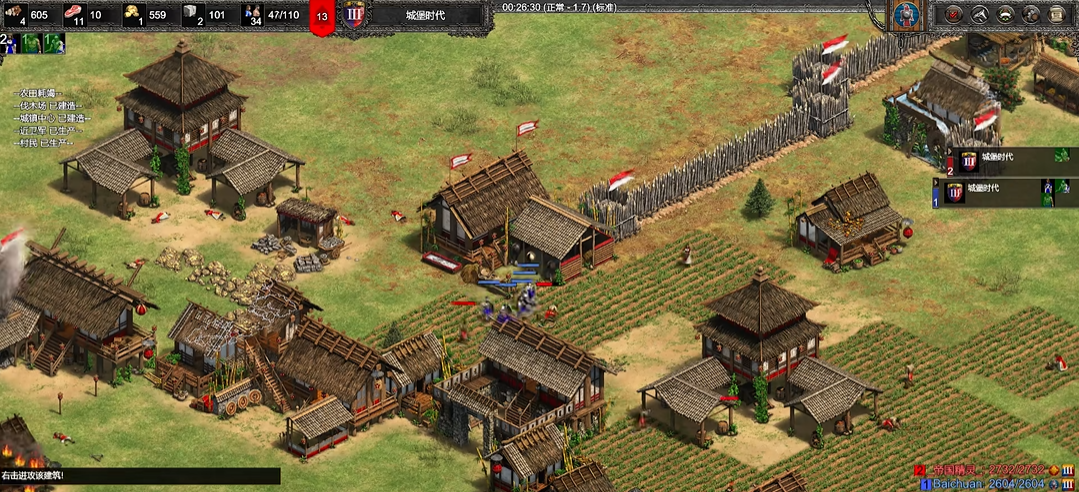Click the population villagers icon

(x=252, y=14)
